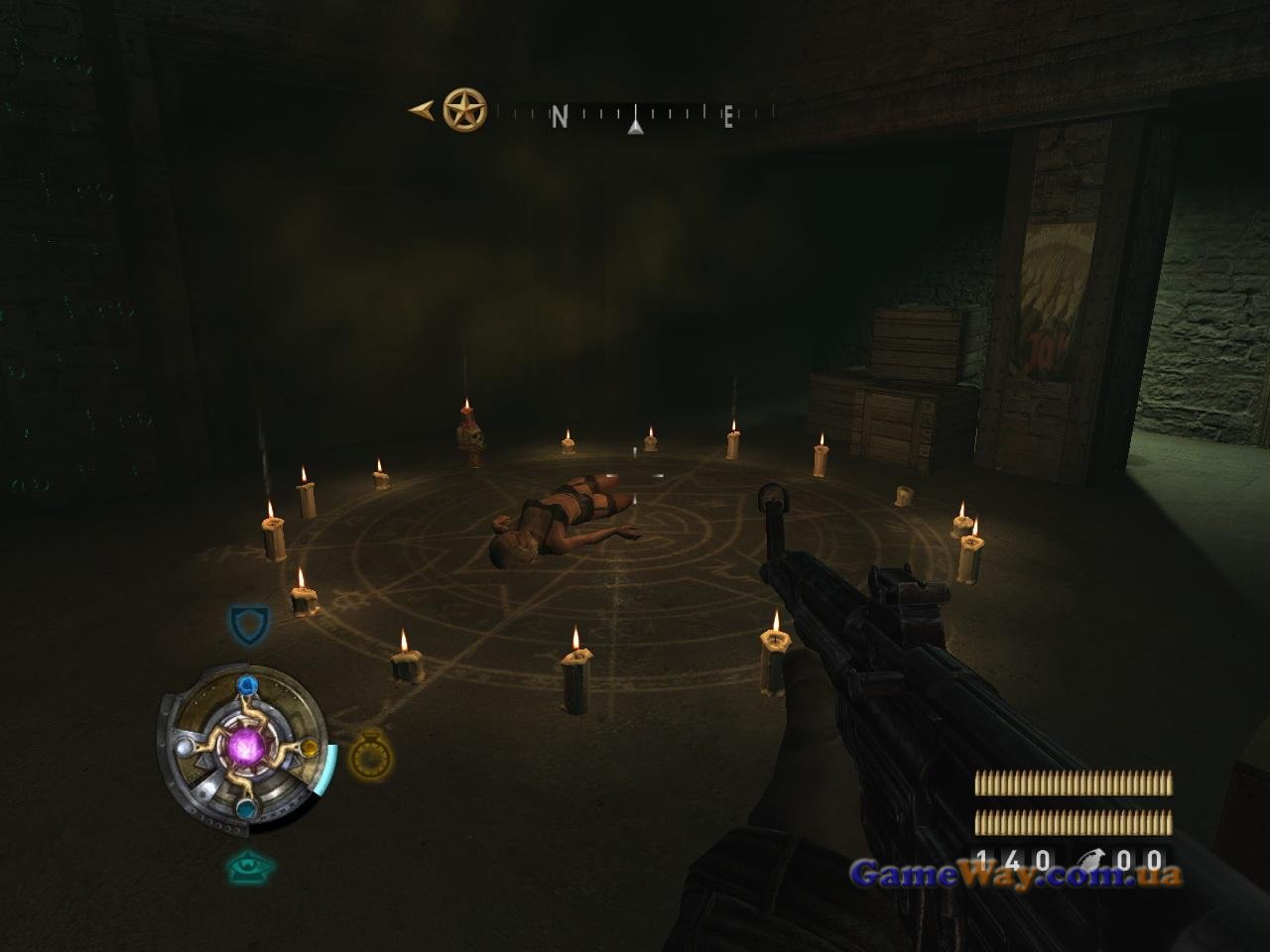Click the GameWay.com.ua watermark
Viewport: 1270px width, 952px height.
pyautogui.click(x=1015, y=874)
